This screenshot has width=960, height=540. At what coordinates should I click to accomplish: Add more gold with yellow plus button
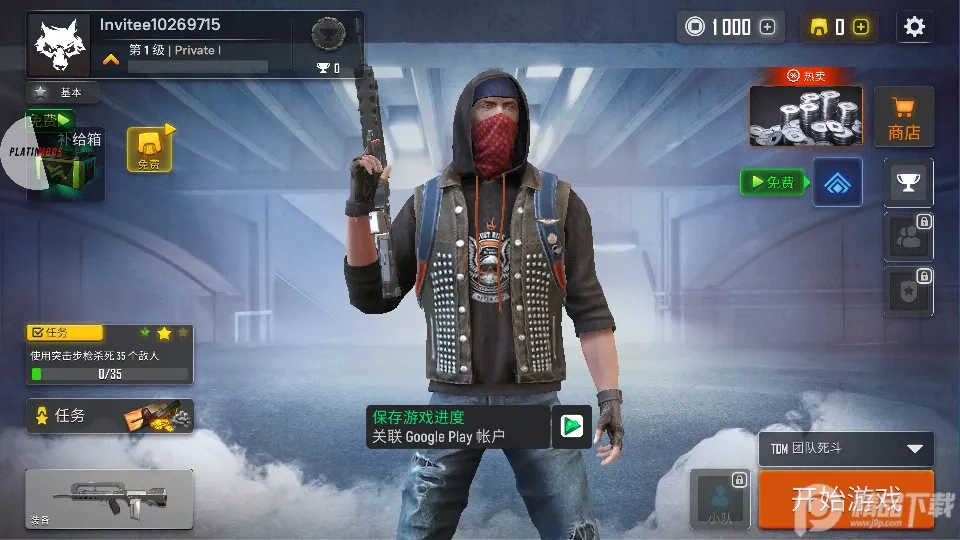(x=861, y=27)
